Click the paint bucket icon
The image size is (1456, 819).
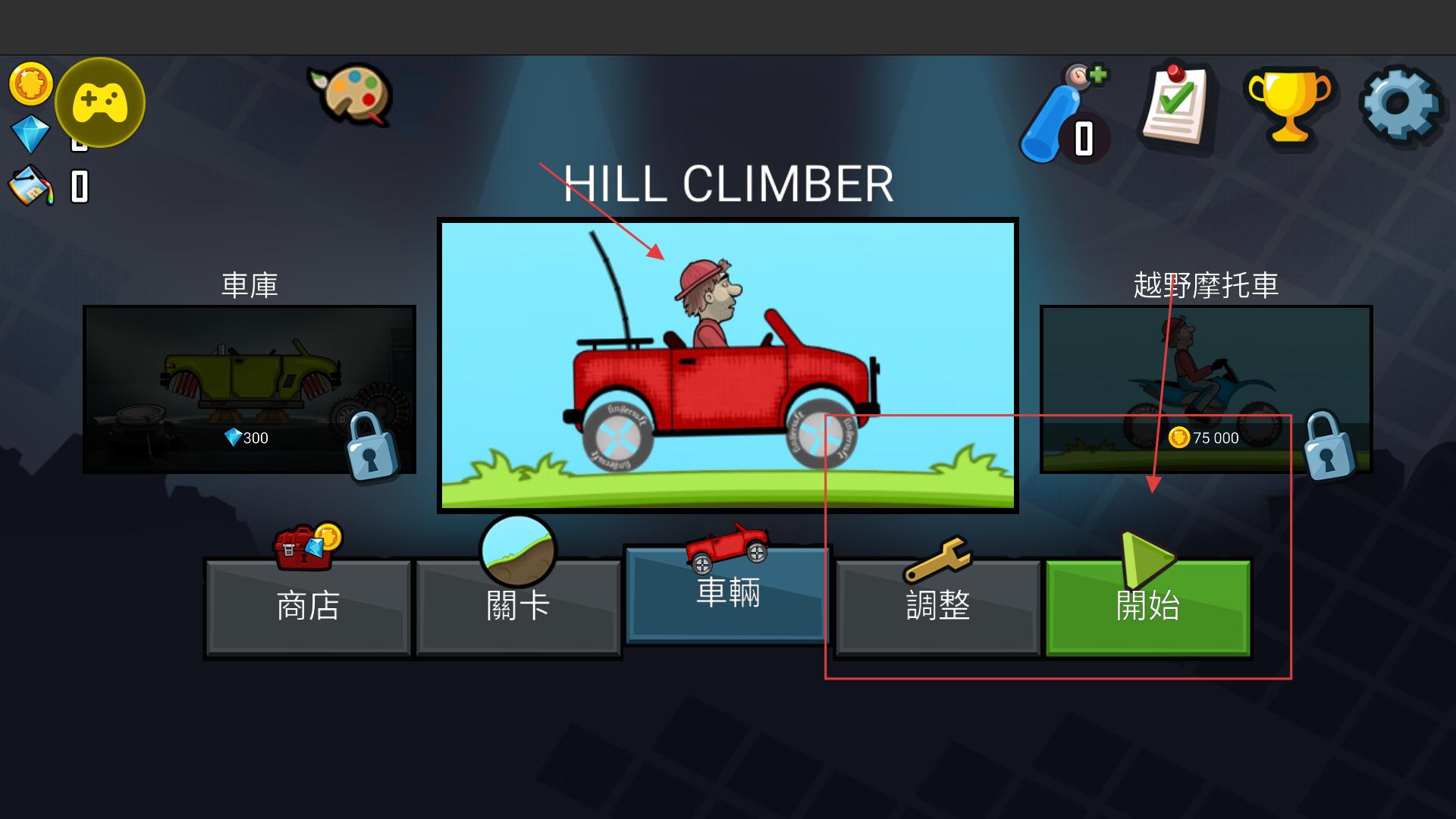[31, 187]
